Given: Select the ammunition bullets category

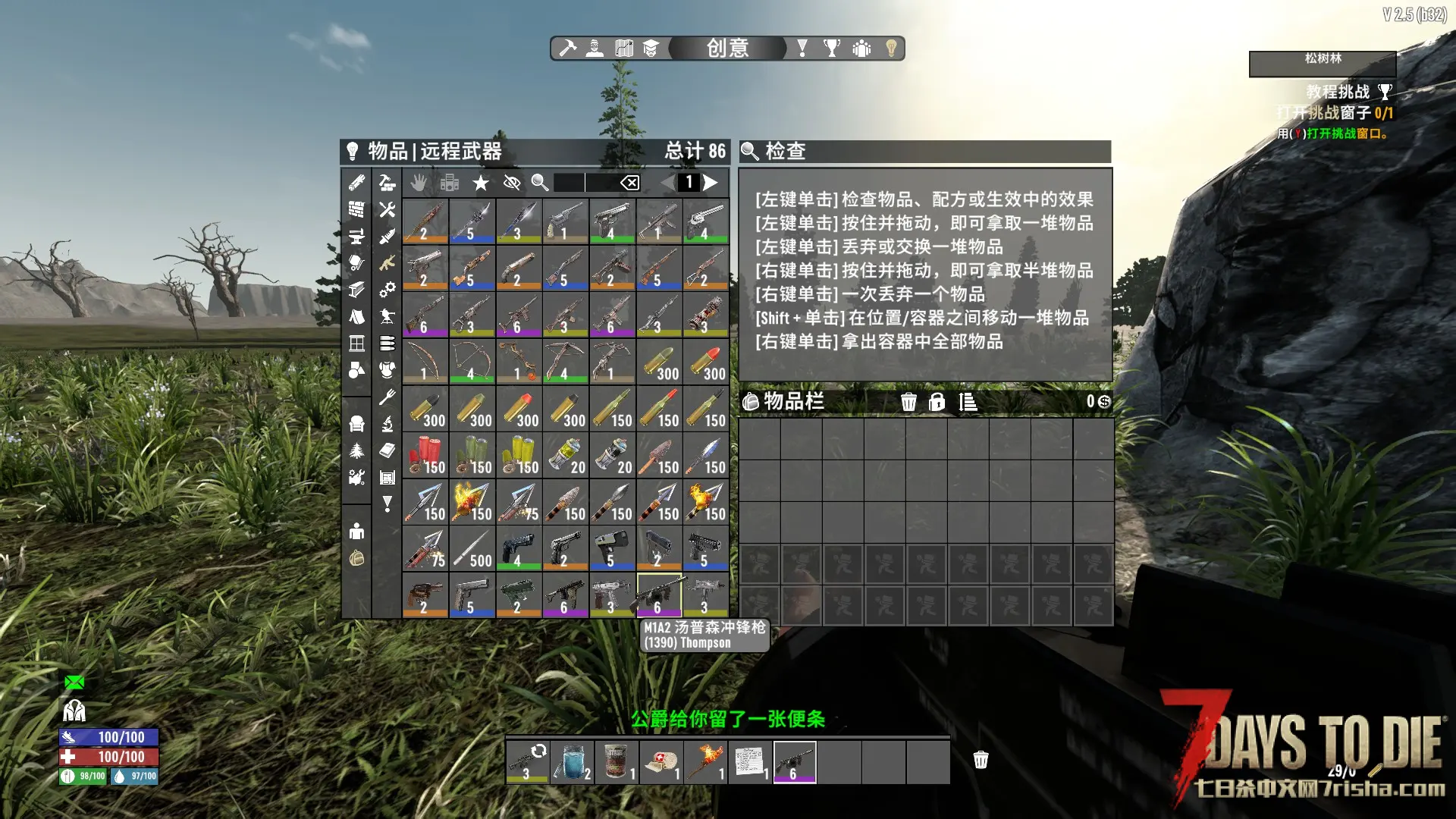Looking at the screenshot, I should (x=388, y=344).
